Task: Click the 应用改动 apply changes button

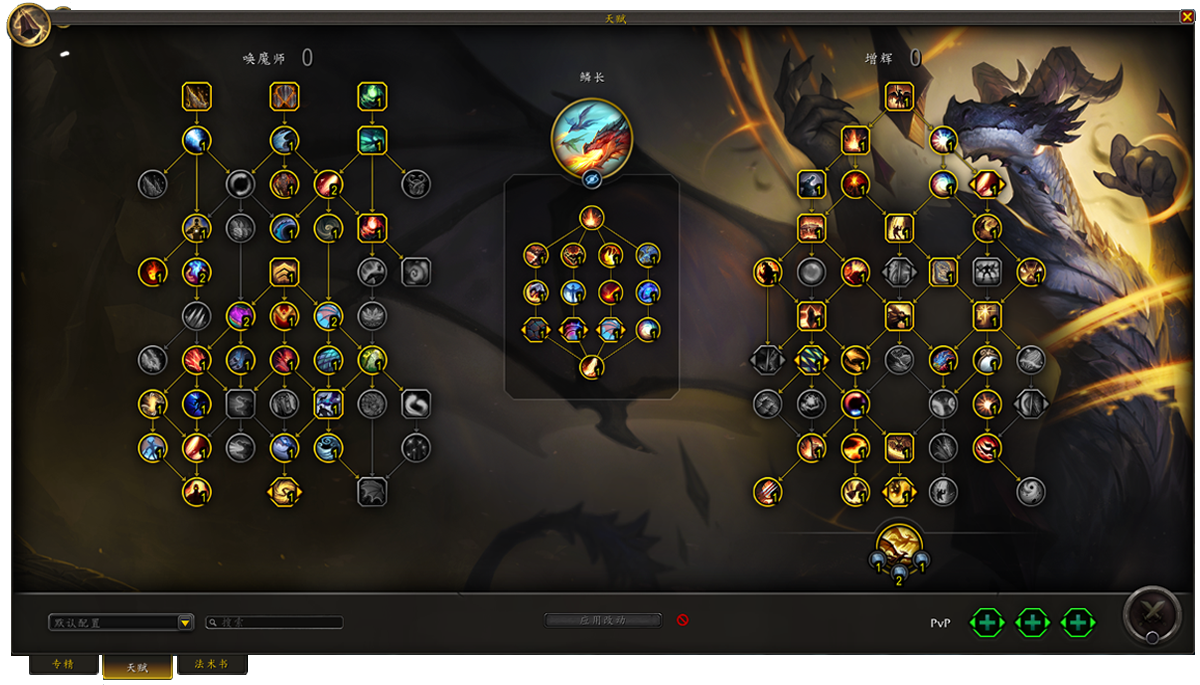Action: click(602, 620)
